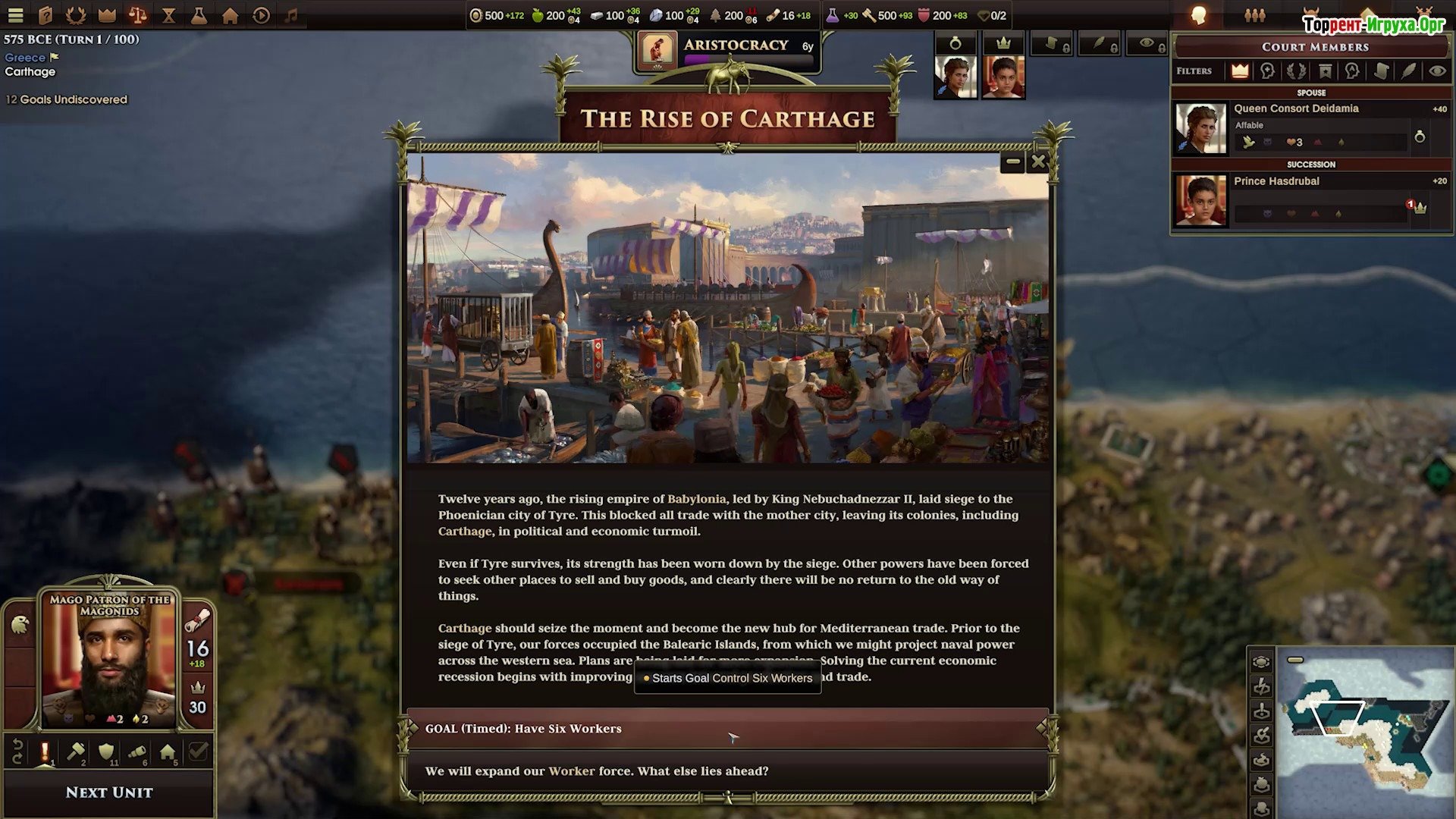Open the Aristocracy research card
The height and width of the screenshot is (819, 1456).
point(728,52)
